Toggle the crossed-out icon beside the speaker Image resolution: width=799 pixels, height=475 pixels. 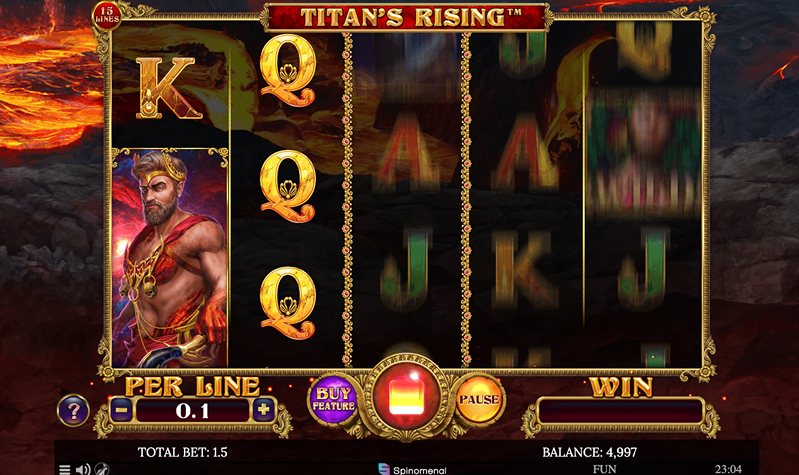[101, 468]
